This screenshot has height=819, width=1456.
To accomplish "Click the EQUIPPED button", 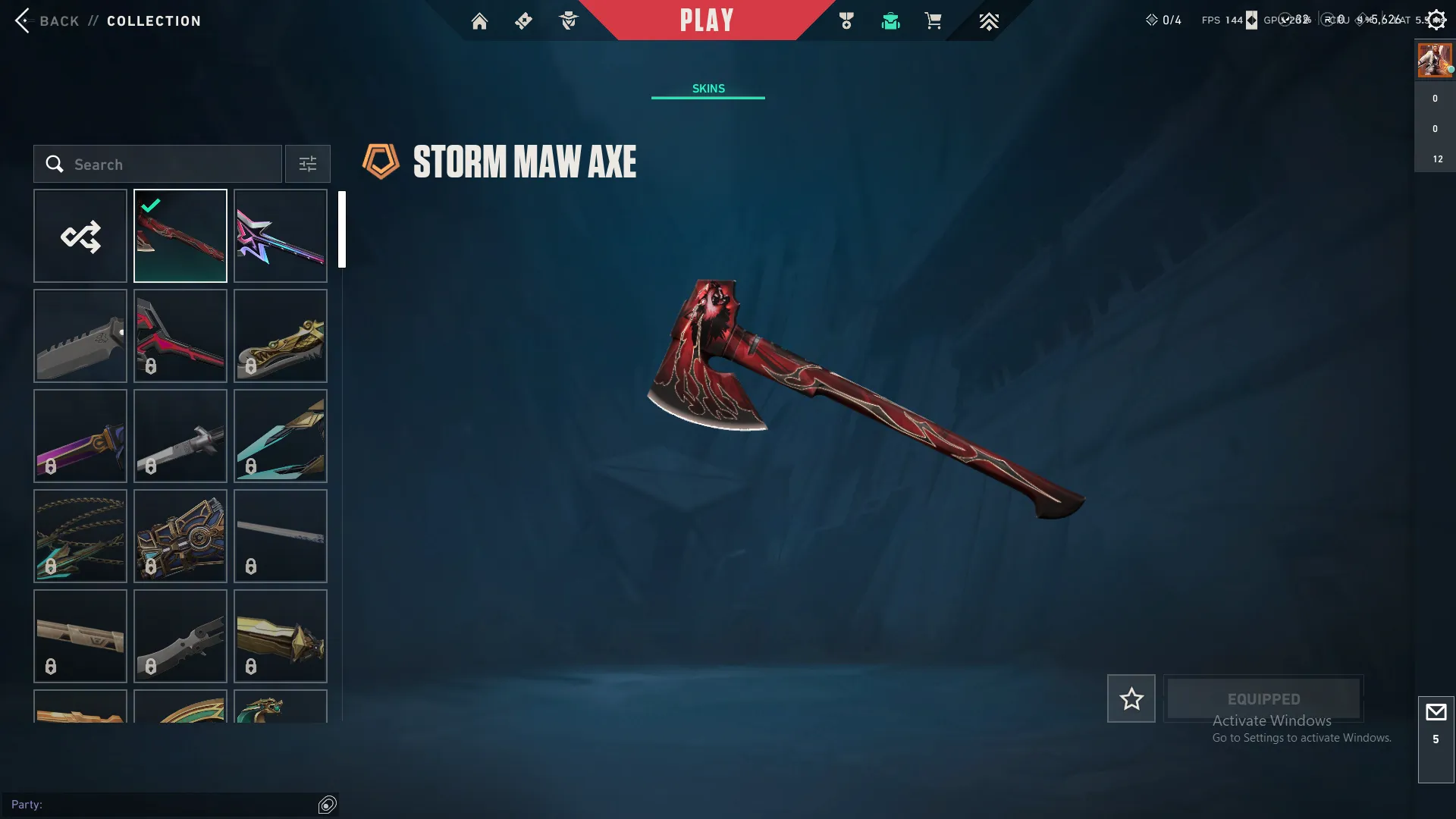I will click(1263, 698).
